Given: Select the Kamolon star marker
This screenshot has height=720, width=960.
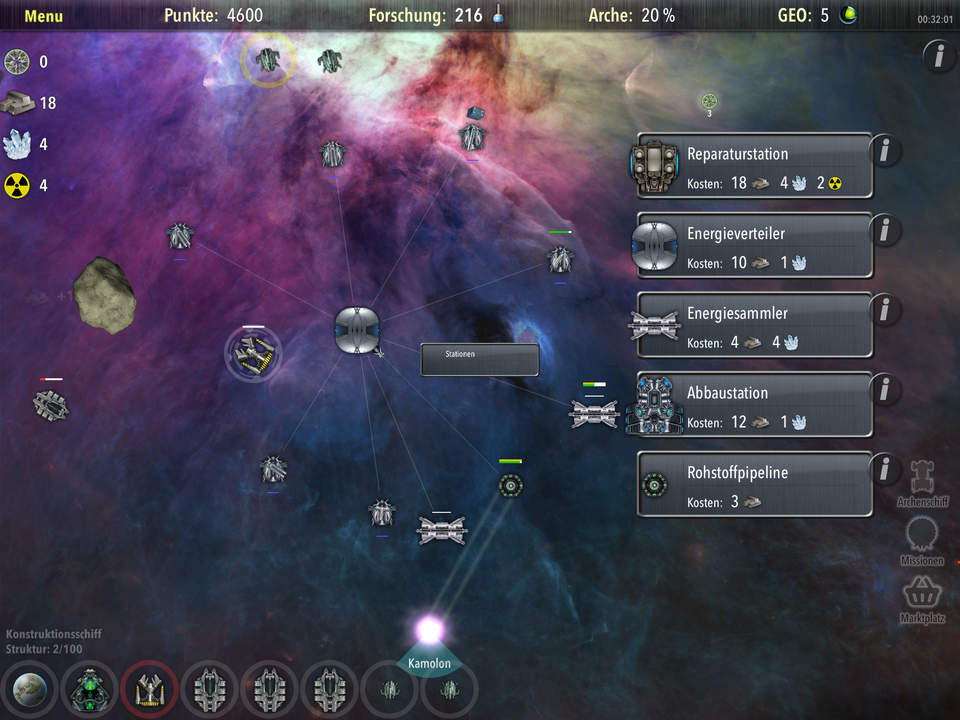Looking at the screenshot, I should (430, 632).
